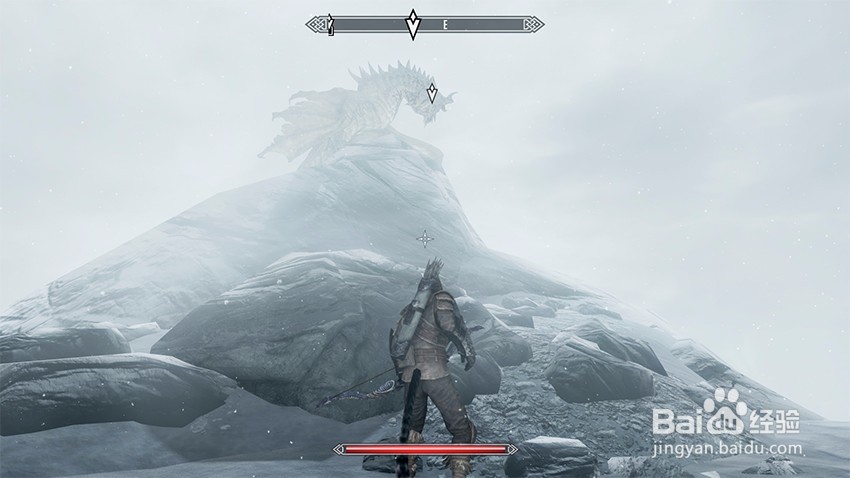Click the location marker at the compass's left end
Viewport: 850px width, 478px height.
pos(329,24)
